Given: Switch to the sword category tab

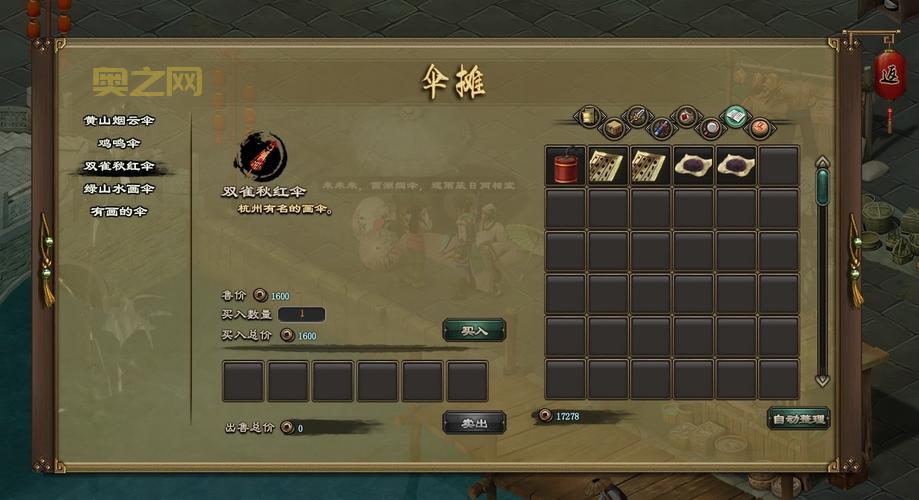Looking at the screenshot, I should (637, 116).
